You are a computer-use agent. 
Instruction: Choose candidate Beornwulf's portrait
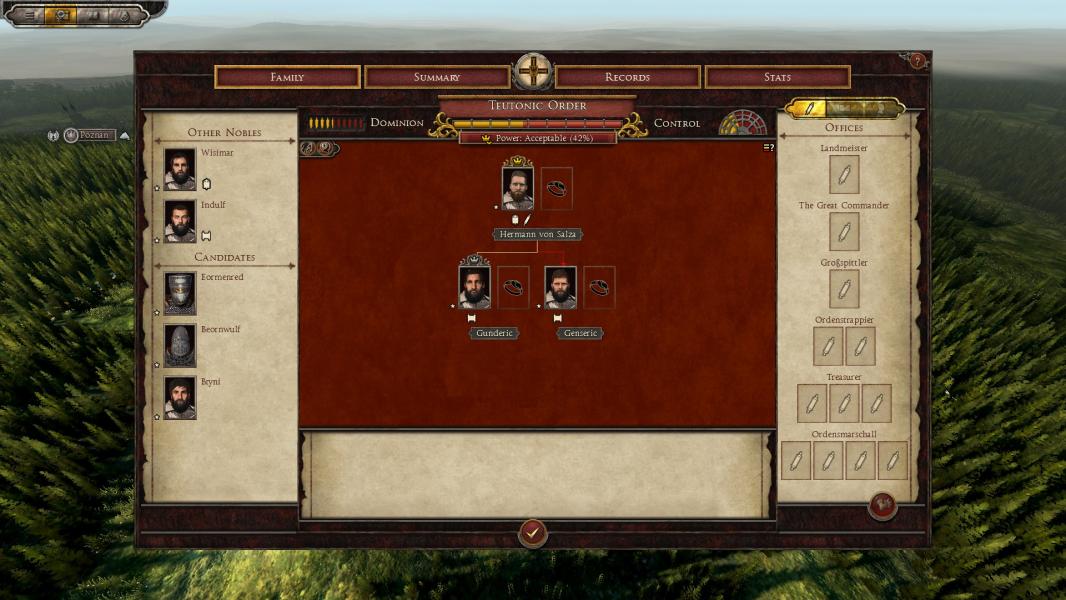[x=180, y=346]
